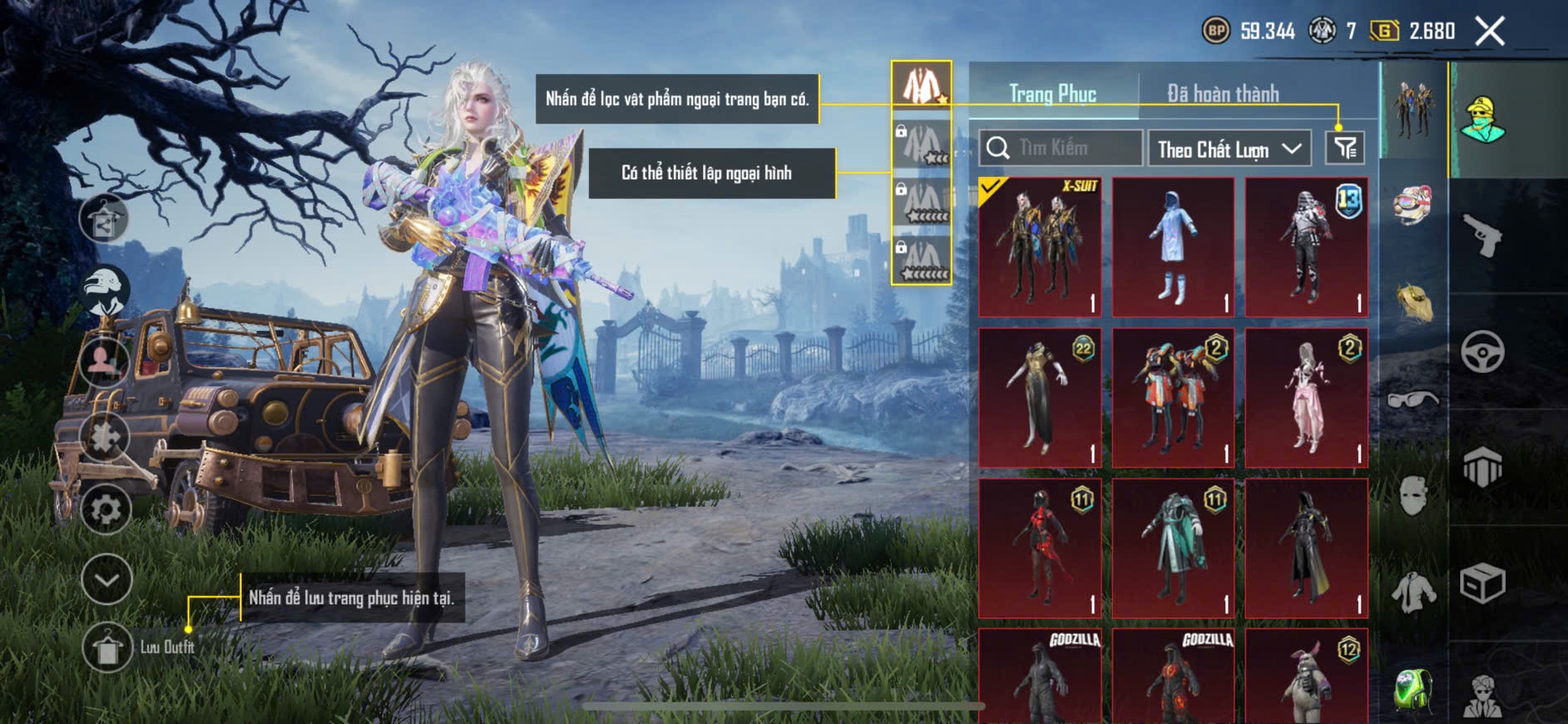Open the pistol weapon category

1482,236
